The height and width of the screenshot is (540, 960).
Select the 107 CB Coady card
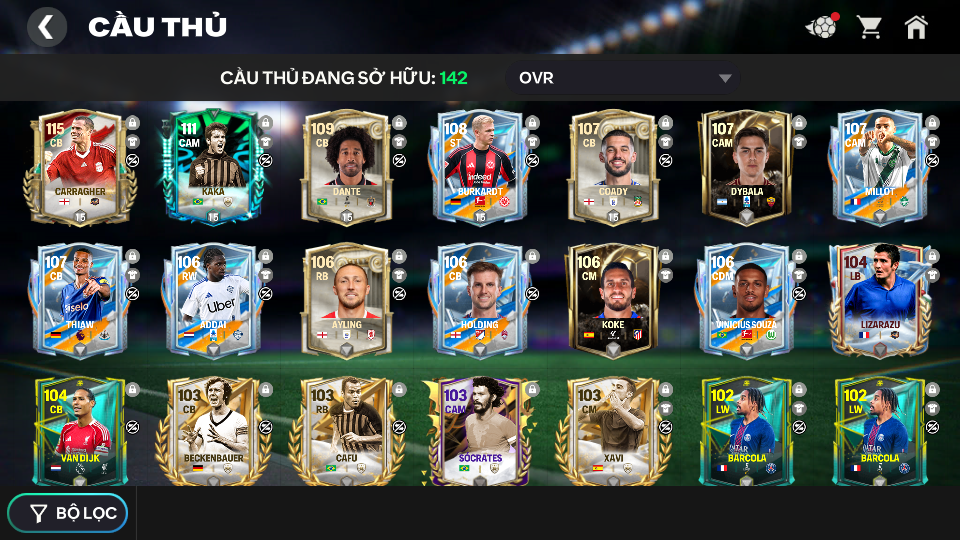click(612, 168)
